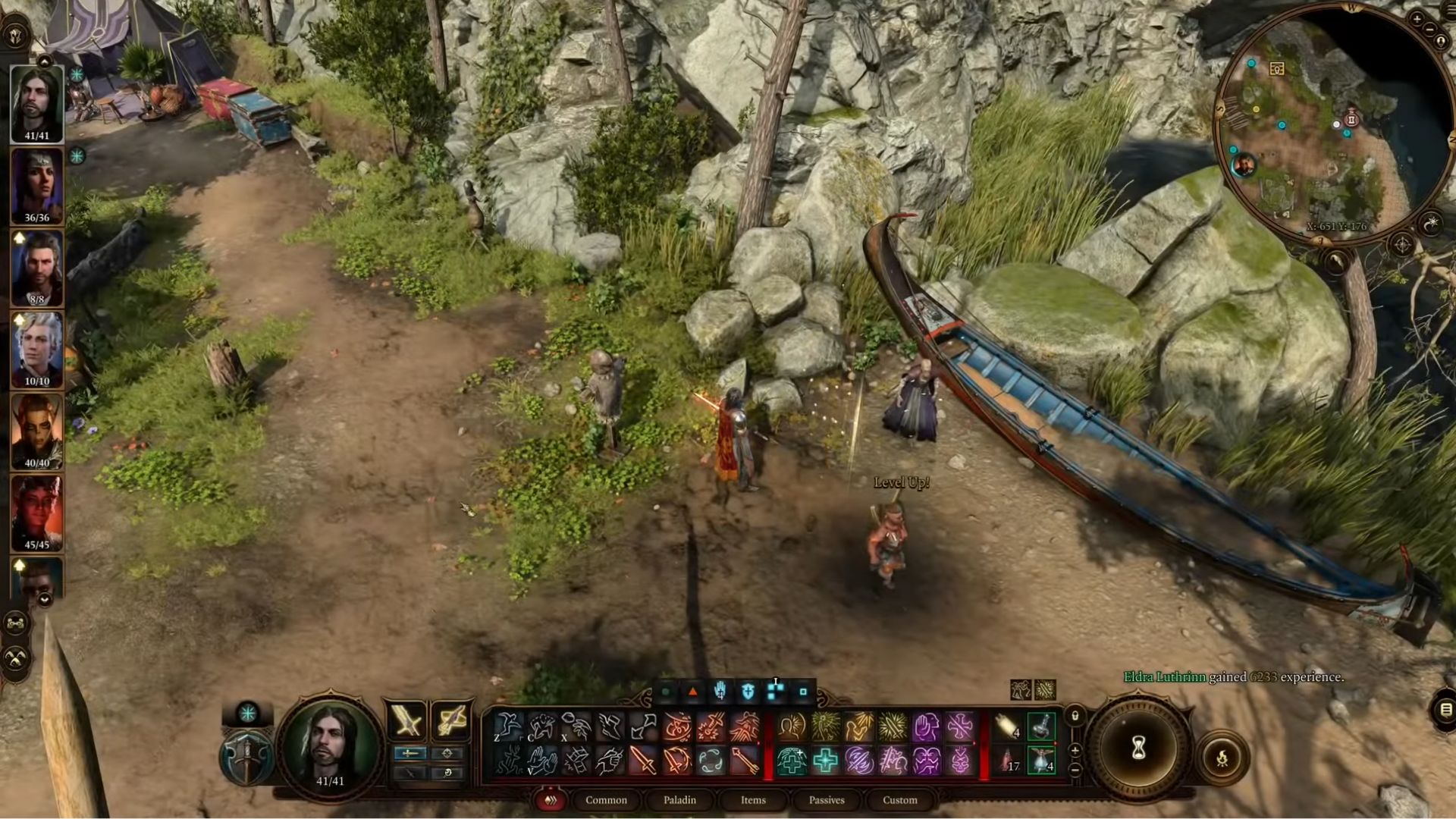This screenshot has height=819, width=1456.
Task: Zoom out the minimap with minus button
Action: pyautogui.click(x=1430, y=29)
